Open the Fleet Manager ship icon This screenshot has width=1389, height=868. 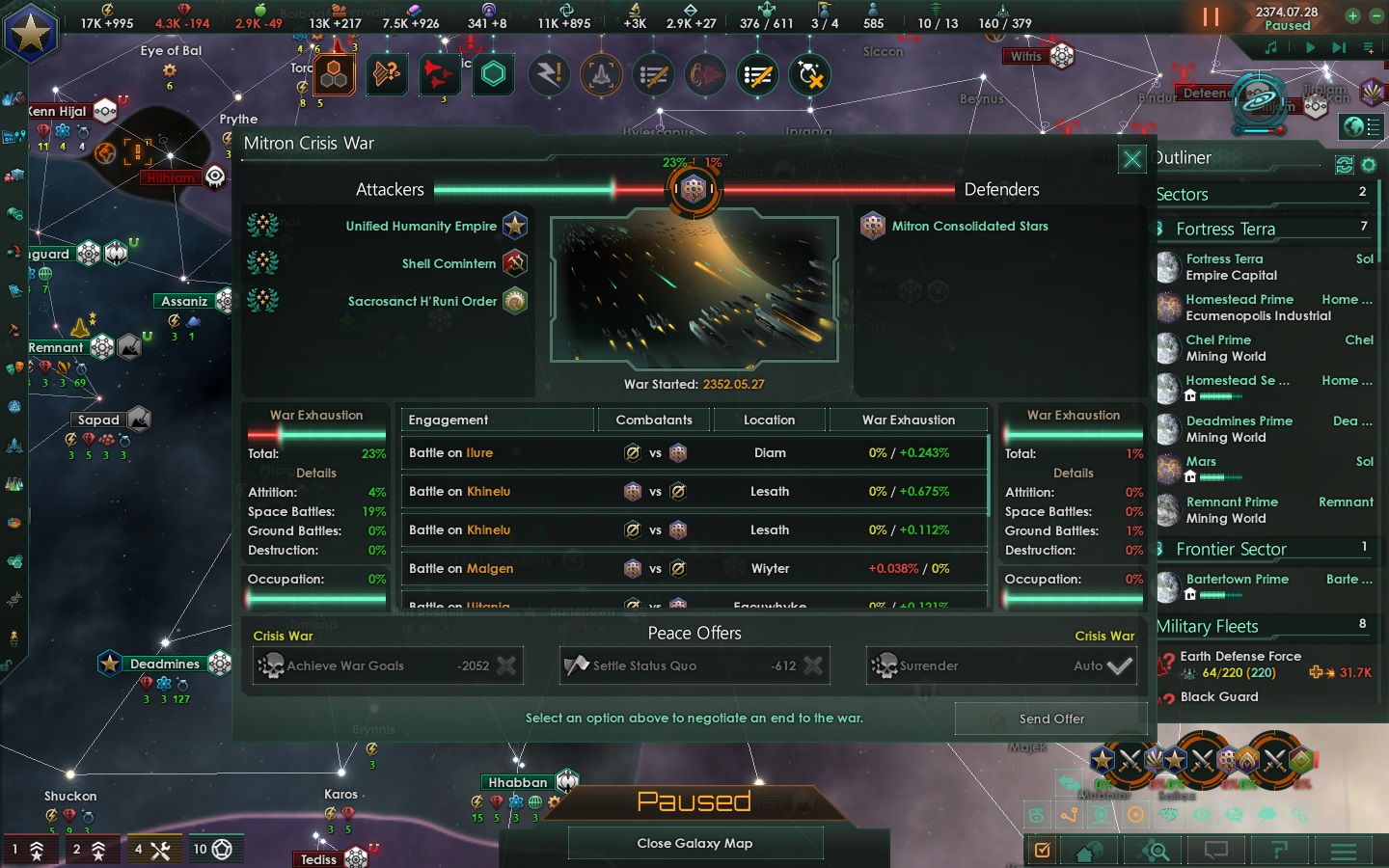click(x=602, y=75)
